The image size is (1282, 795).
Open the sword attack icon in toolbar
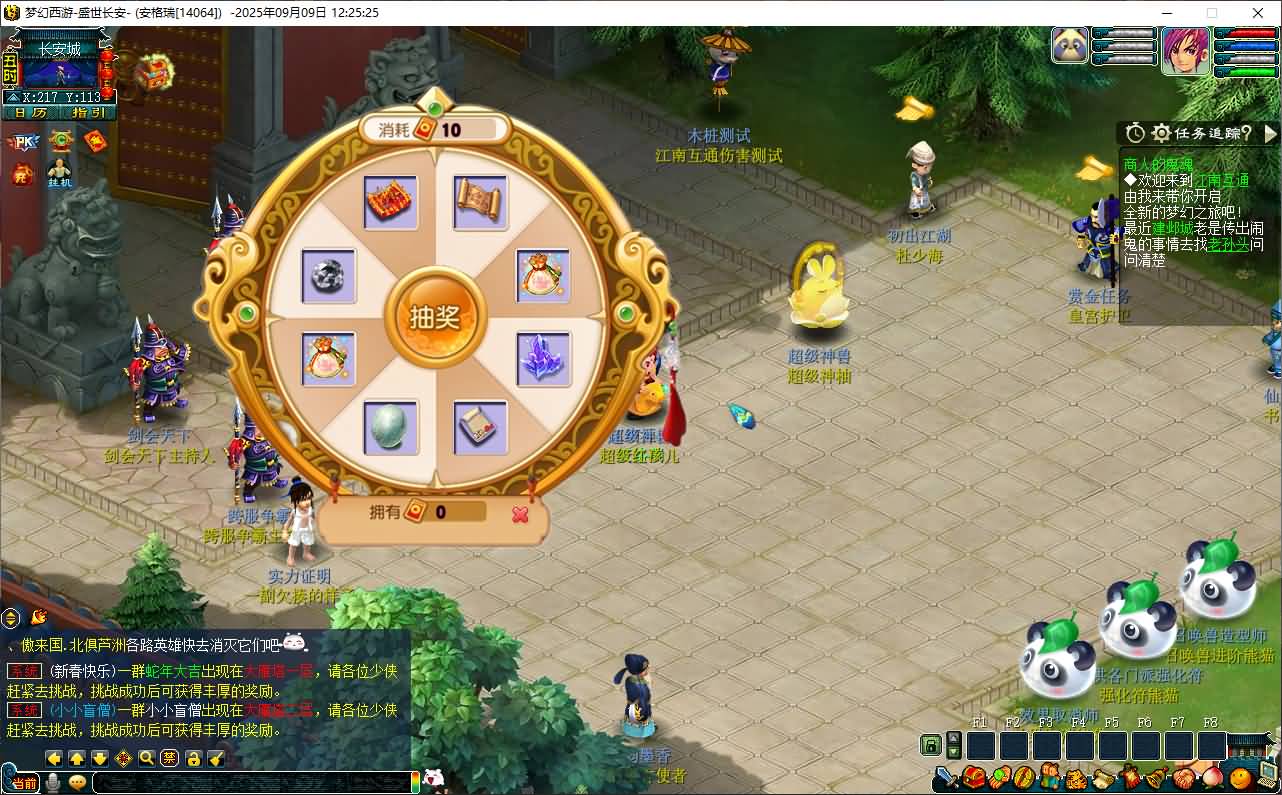[946, 777]
